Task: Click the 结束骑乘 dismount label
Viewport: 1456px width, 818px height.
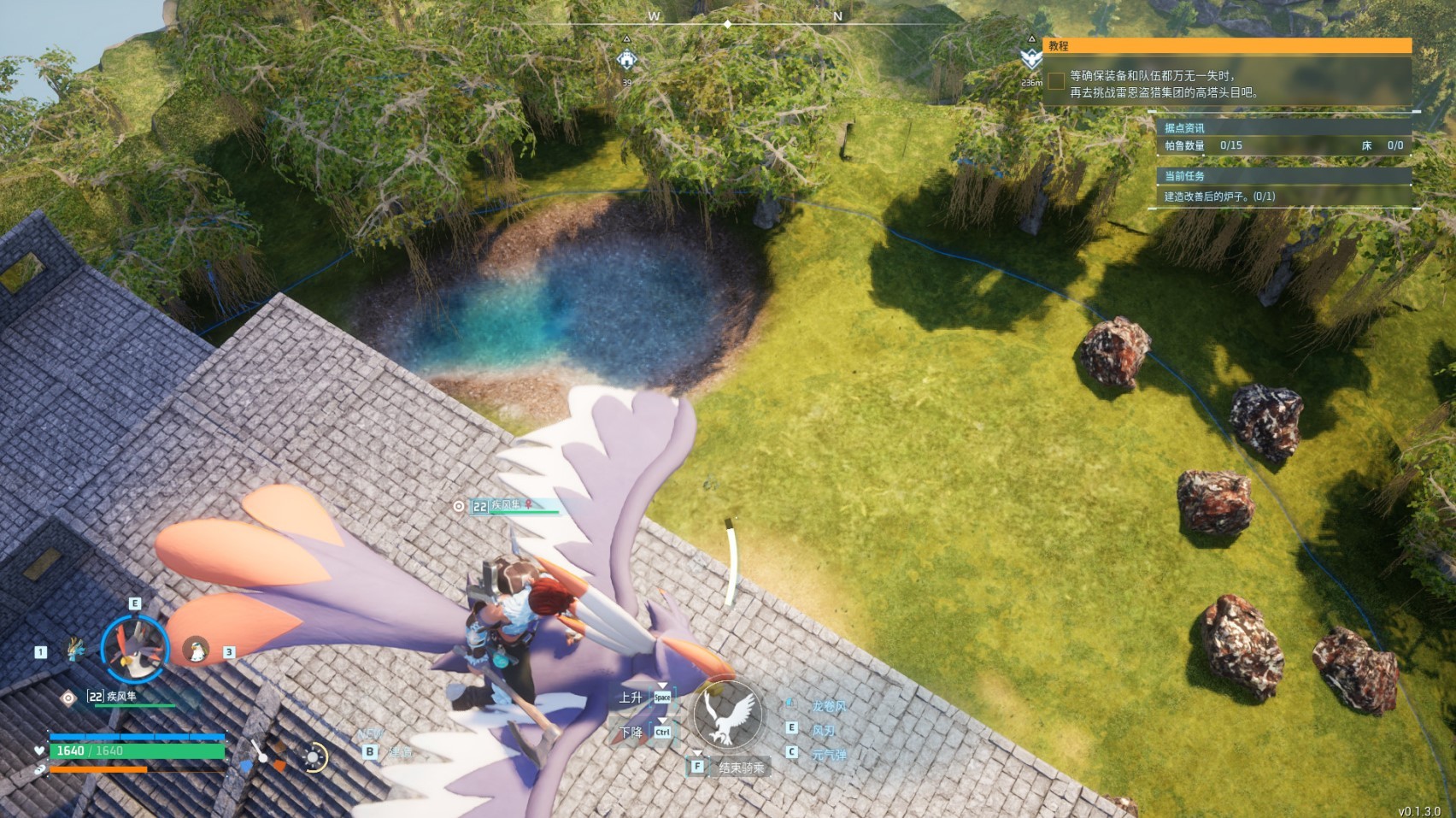Action: click(741, 768)
